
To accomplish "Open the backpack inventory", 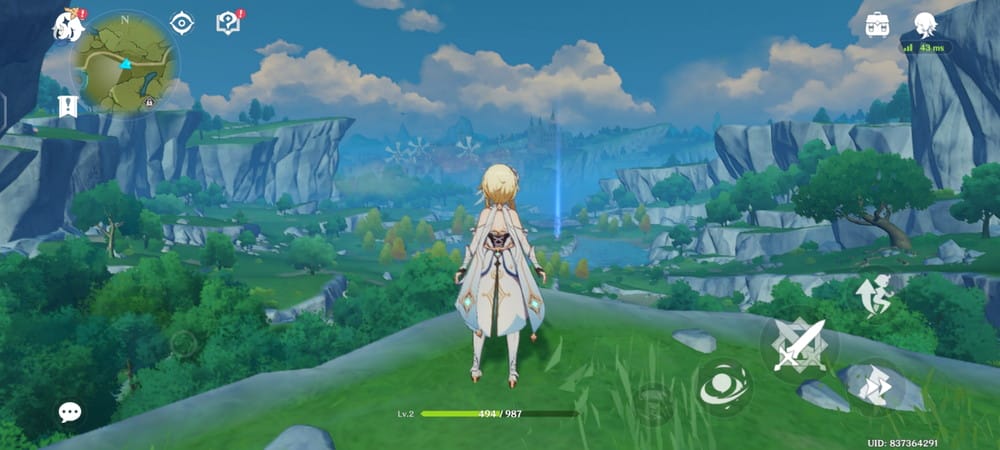I will click(x=878, y=24).
